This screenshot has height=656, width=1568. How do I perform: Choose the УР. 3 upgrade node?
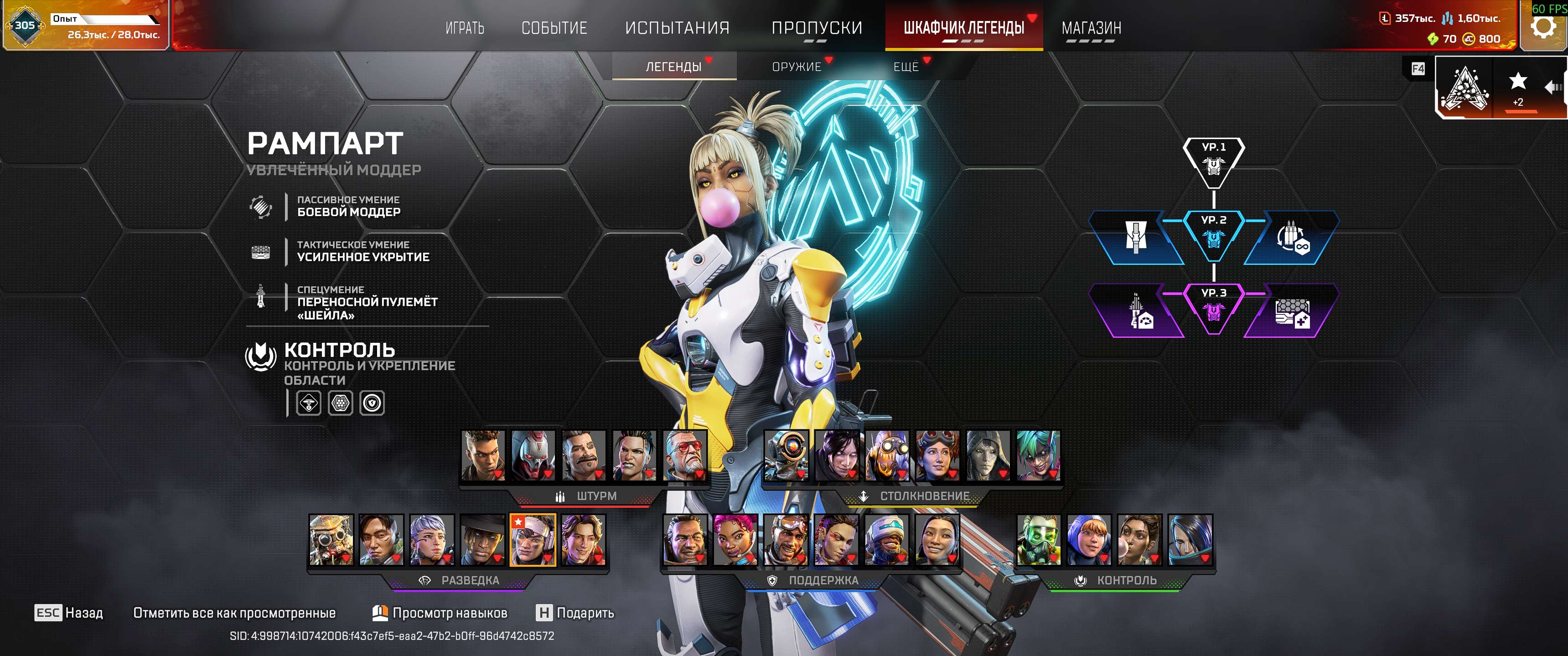pos(1213,308)
